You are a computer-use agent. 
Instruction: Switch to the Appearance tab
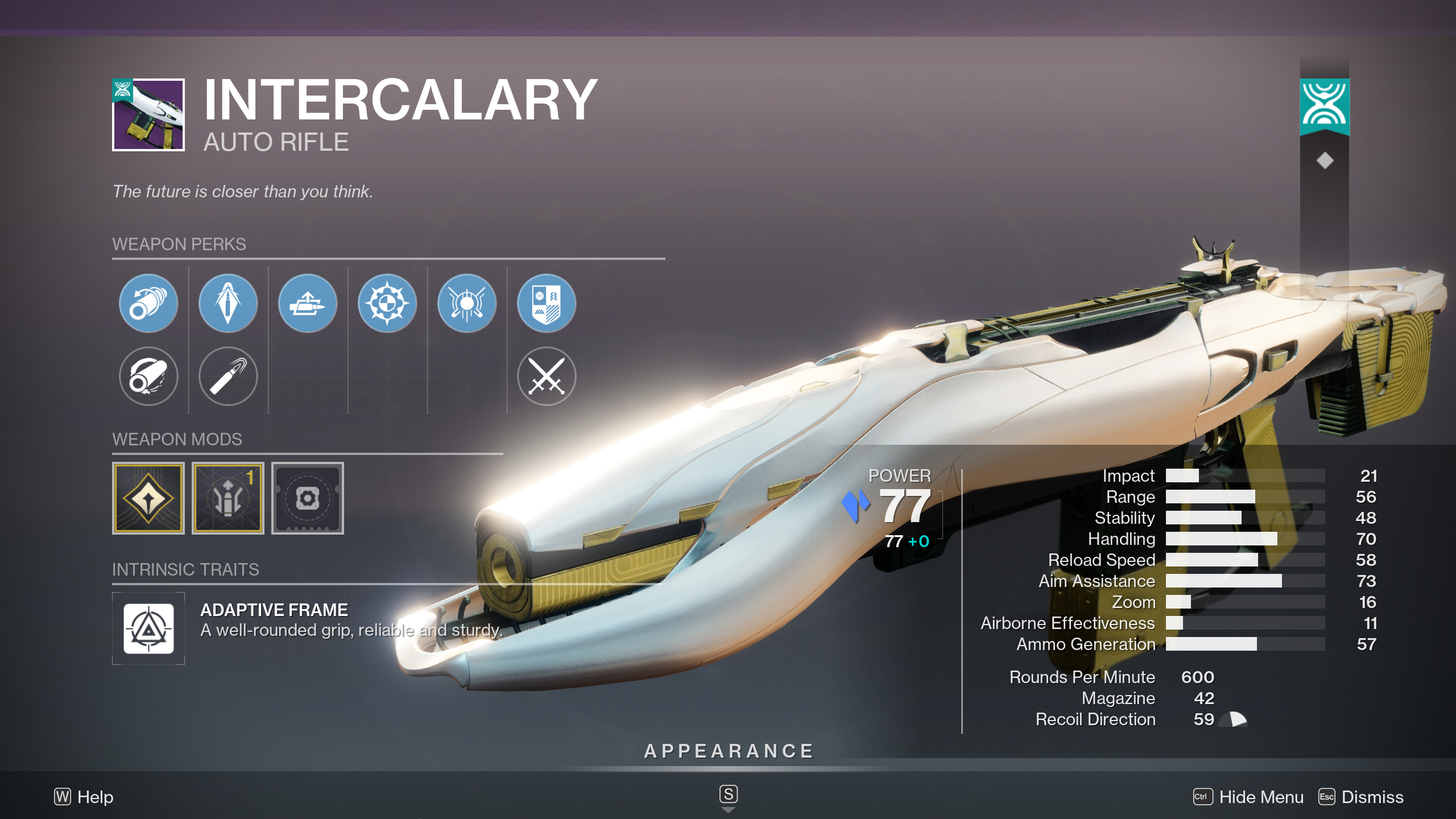coord(728,750)
